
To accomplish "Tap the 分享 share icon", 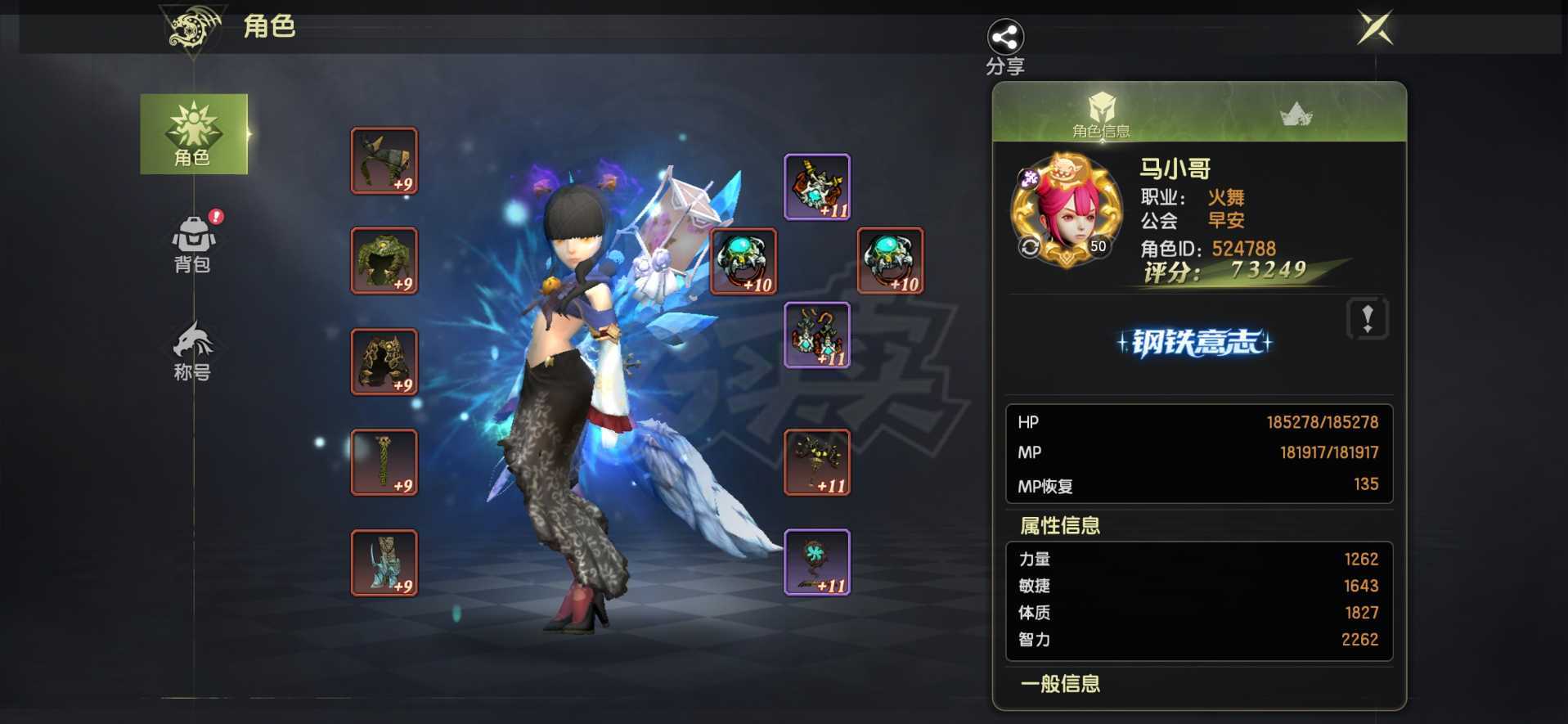I will [1004, 36].
